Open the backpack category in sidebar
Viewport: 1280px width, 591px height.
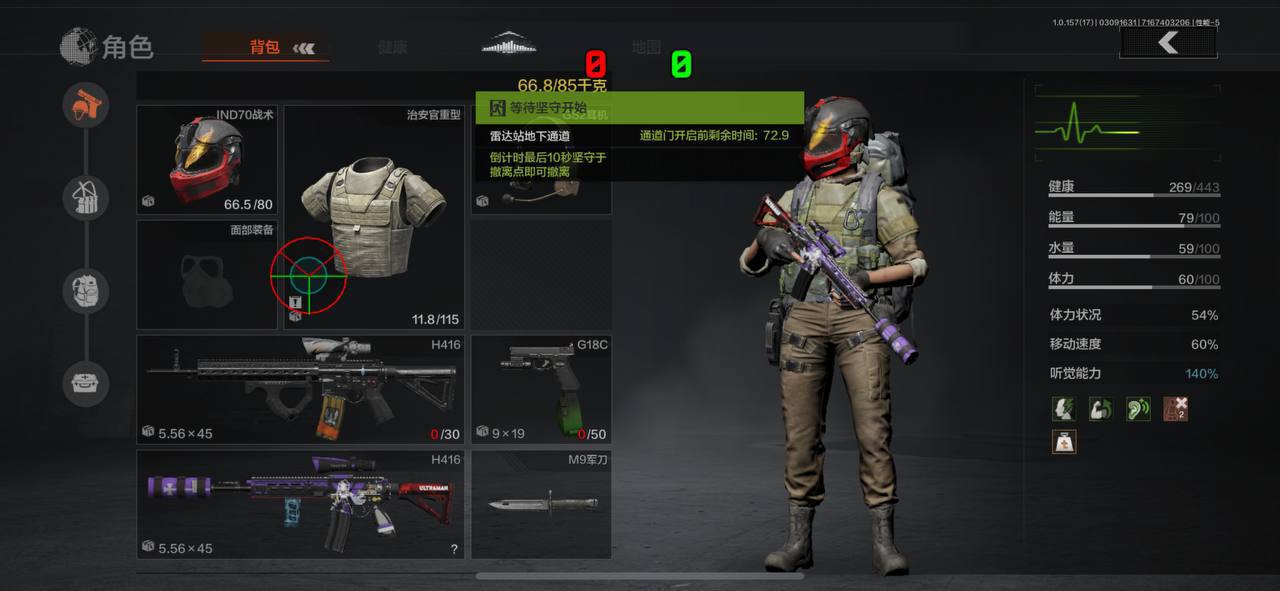86,291
